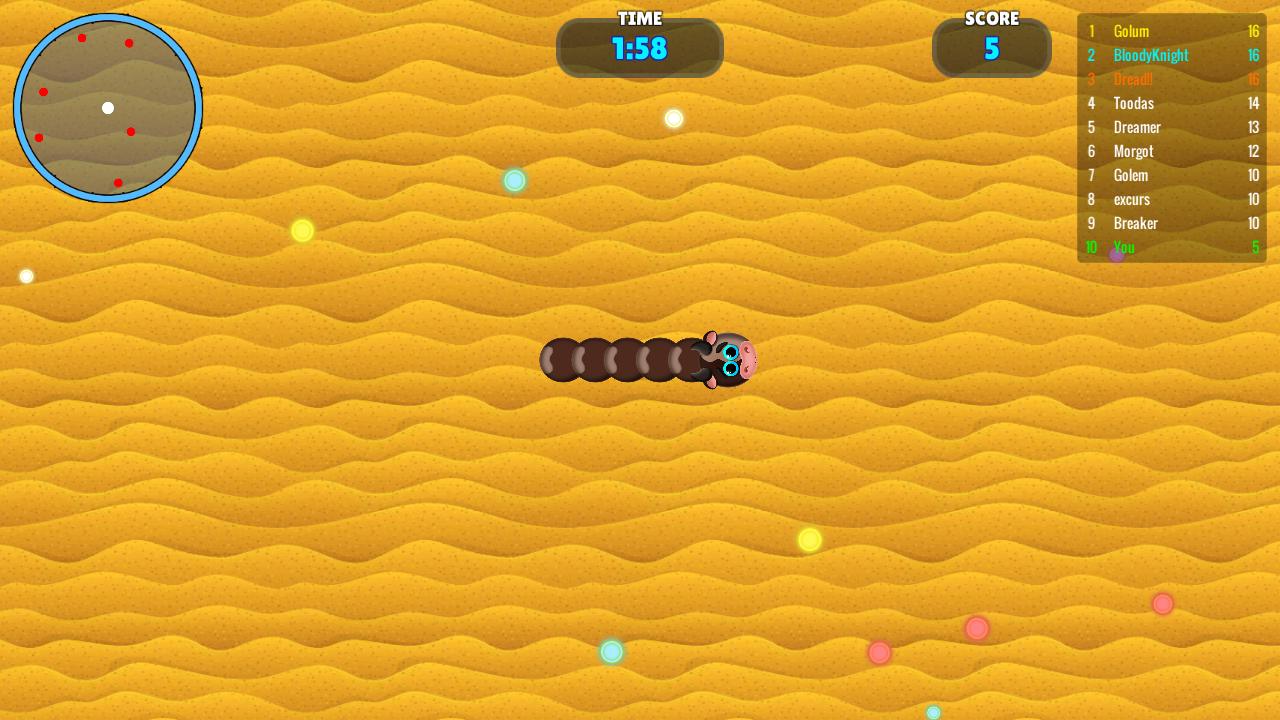Click the SCORE panel showing 5
Viewport: 1280px width, 720px height.
click(x=991, y=48)
